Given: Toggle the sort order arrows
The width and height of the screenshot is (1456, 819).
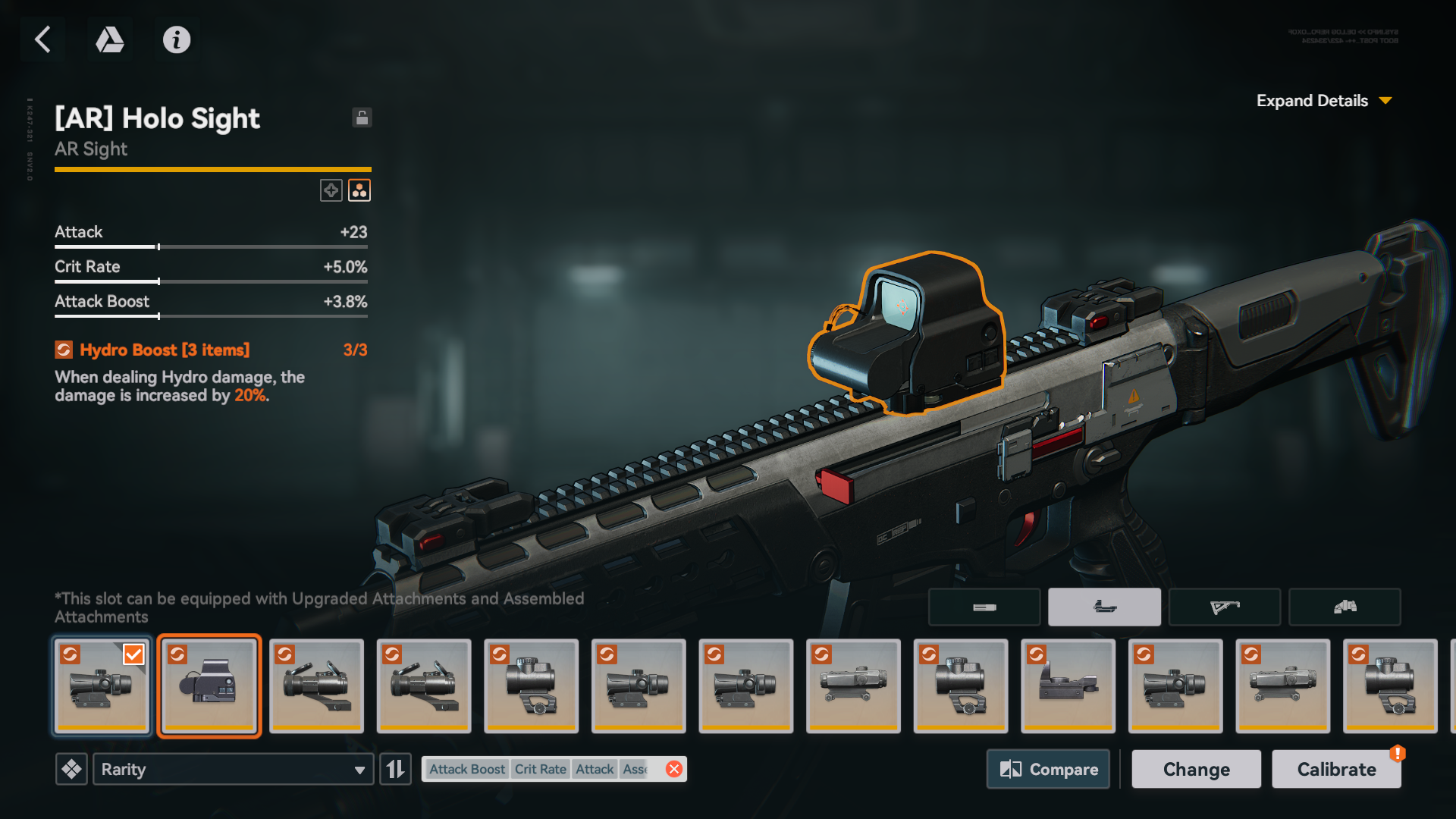Looking at the screenshot, I should click(x=395, y=769).
